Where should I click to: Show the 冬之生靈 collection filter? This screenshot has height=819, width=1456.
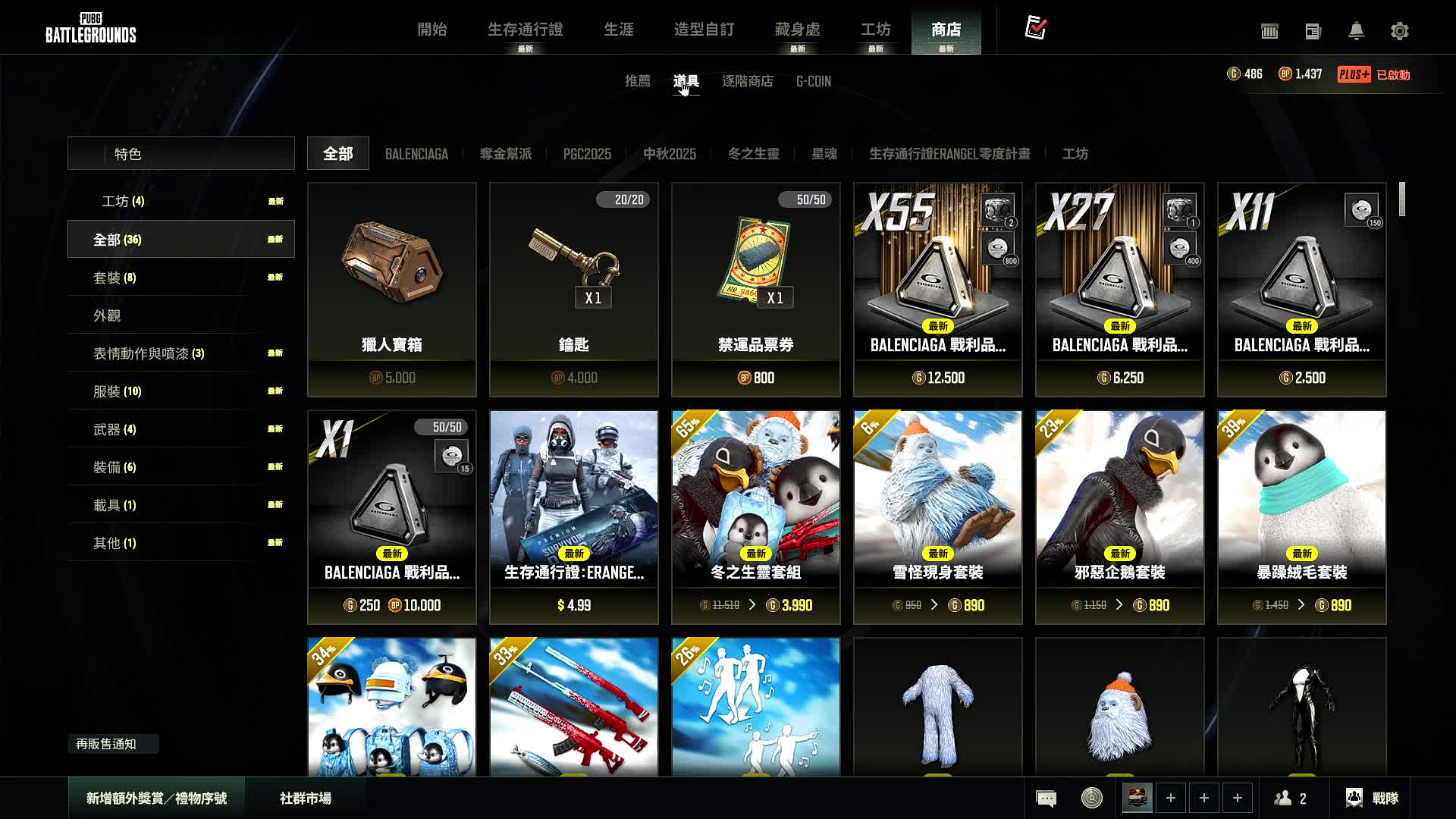753,154
